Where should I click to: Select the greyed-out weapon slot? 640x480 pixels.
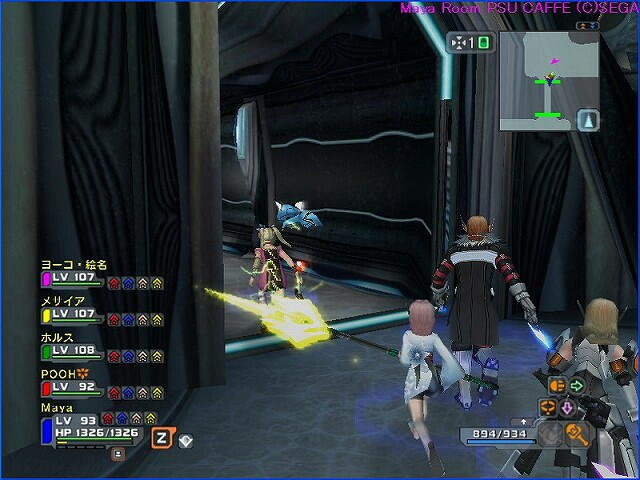pyautogui.click(x=550, y=434)
